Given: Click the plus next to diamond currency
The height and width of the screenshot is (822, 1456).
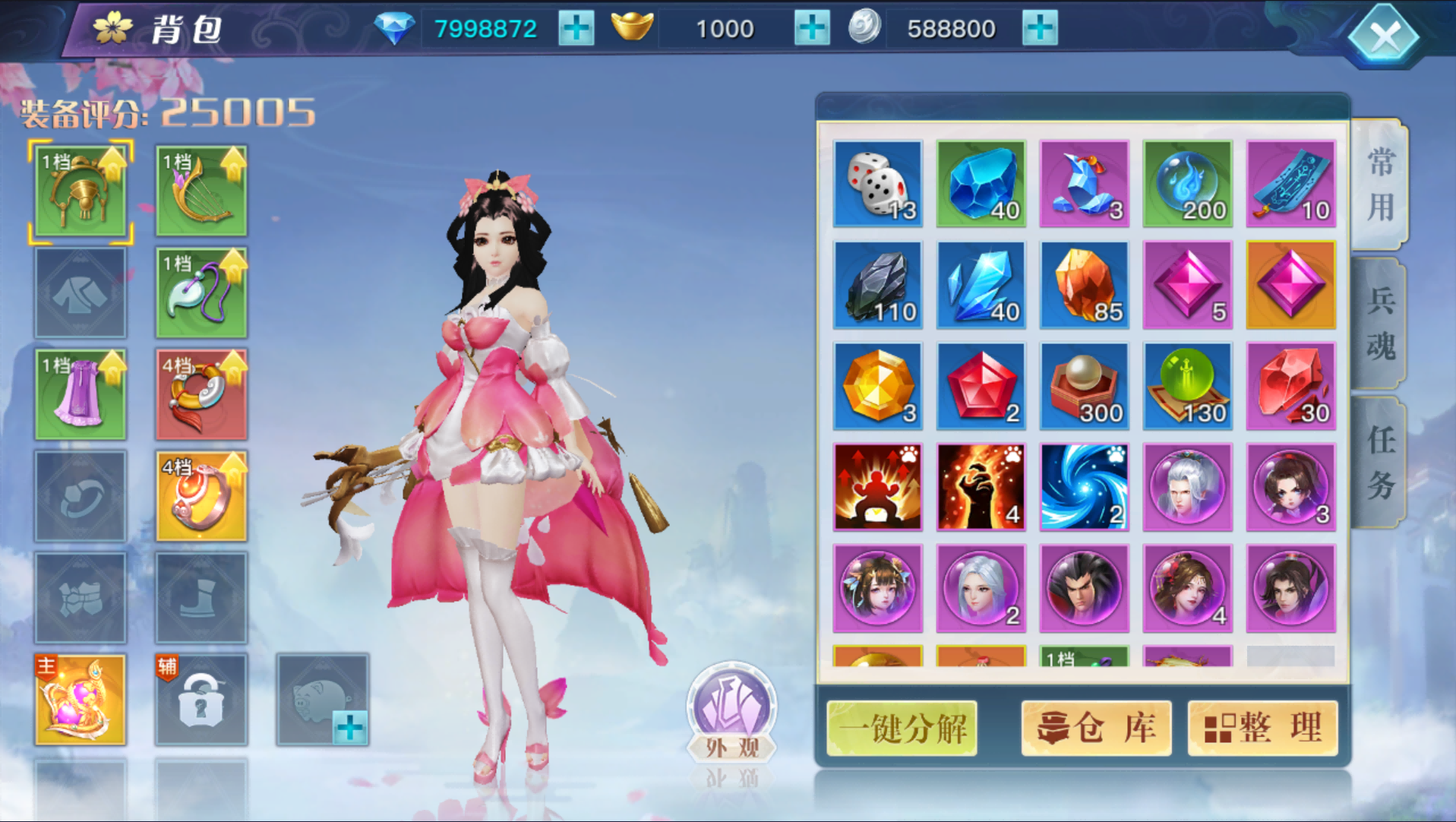Looking at the screenshot, I should [x=576, y=28].
